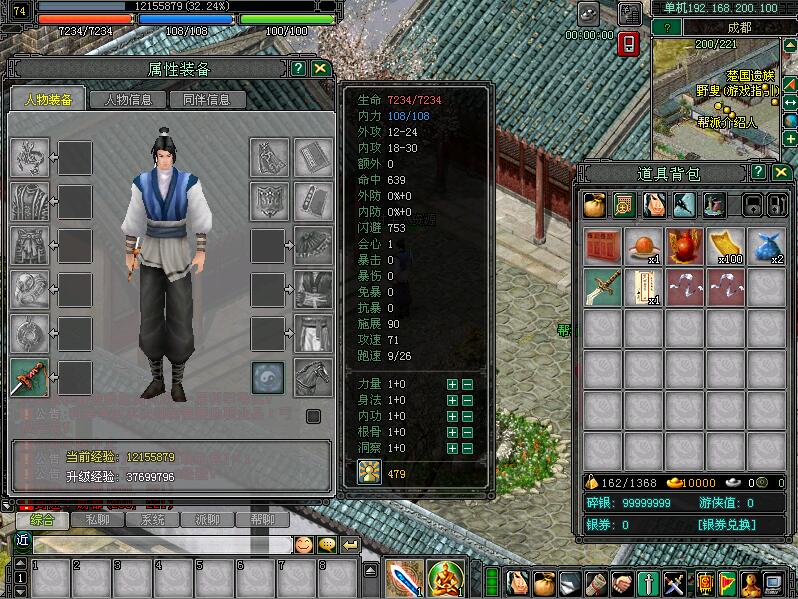Switch chat to the 私聊 tab
This screenshot has width=798, height=599.
[98, 520]
